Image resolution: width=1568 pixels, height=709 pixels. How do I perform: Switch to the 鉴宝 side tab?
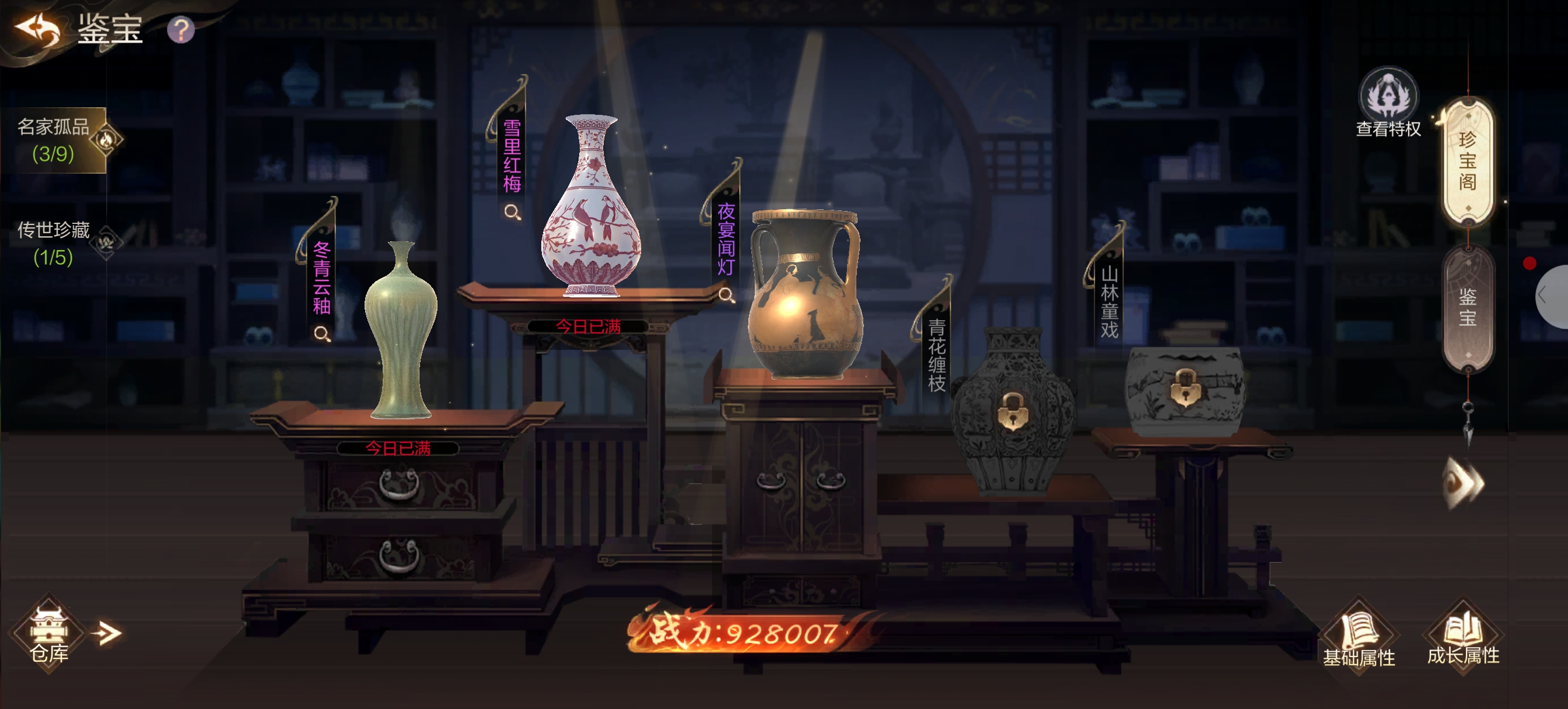point(1468,307)
